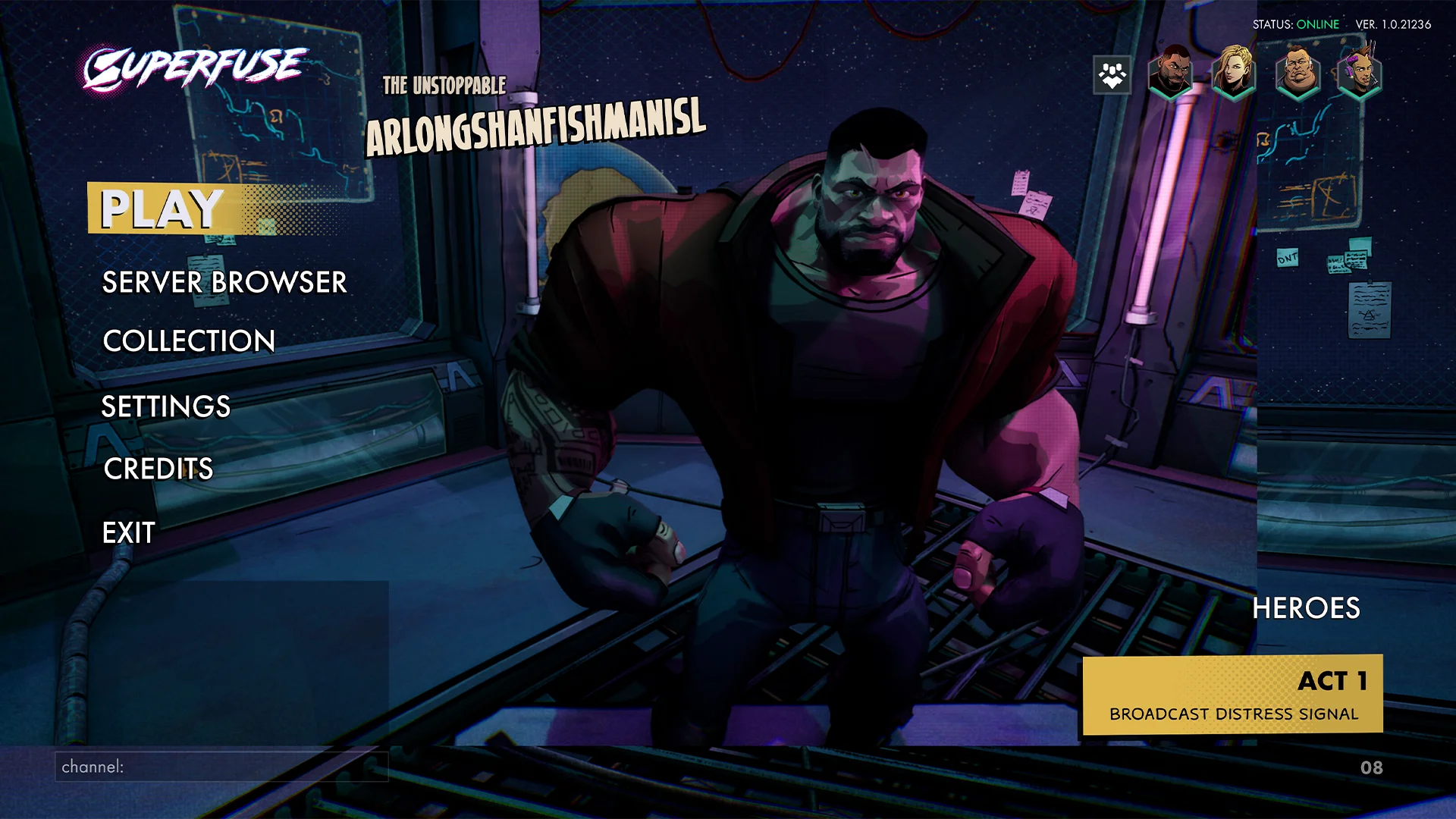This screenshot has height=819, width=1456.
Task: Select PLAY to start the game
Action: 159,209
